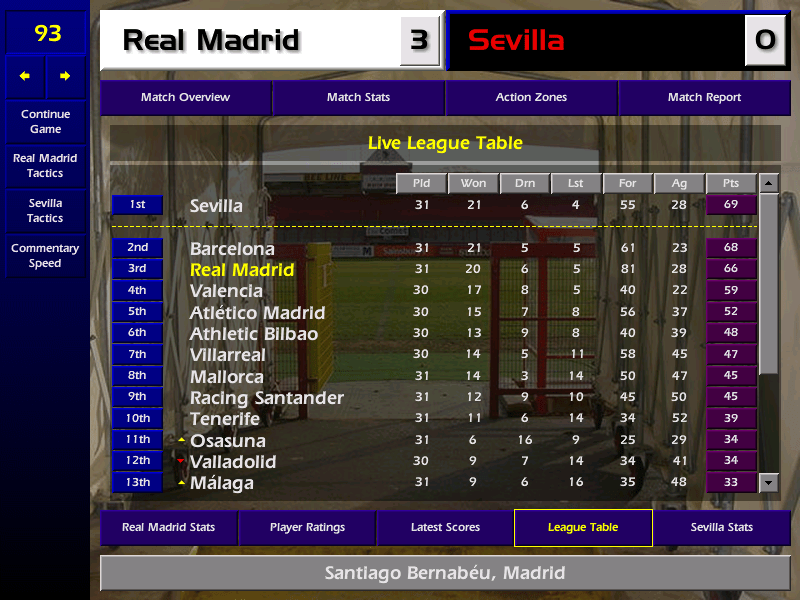Show Real Madrid Stats
Viewport: 800px width, 600px height.
168,527
